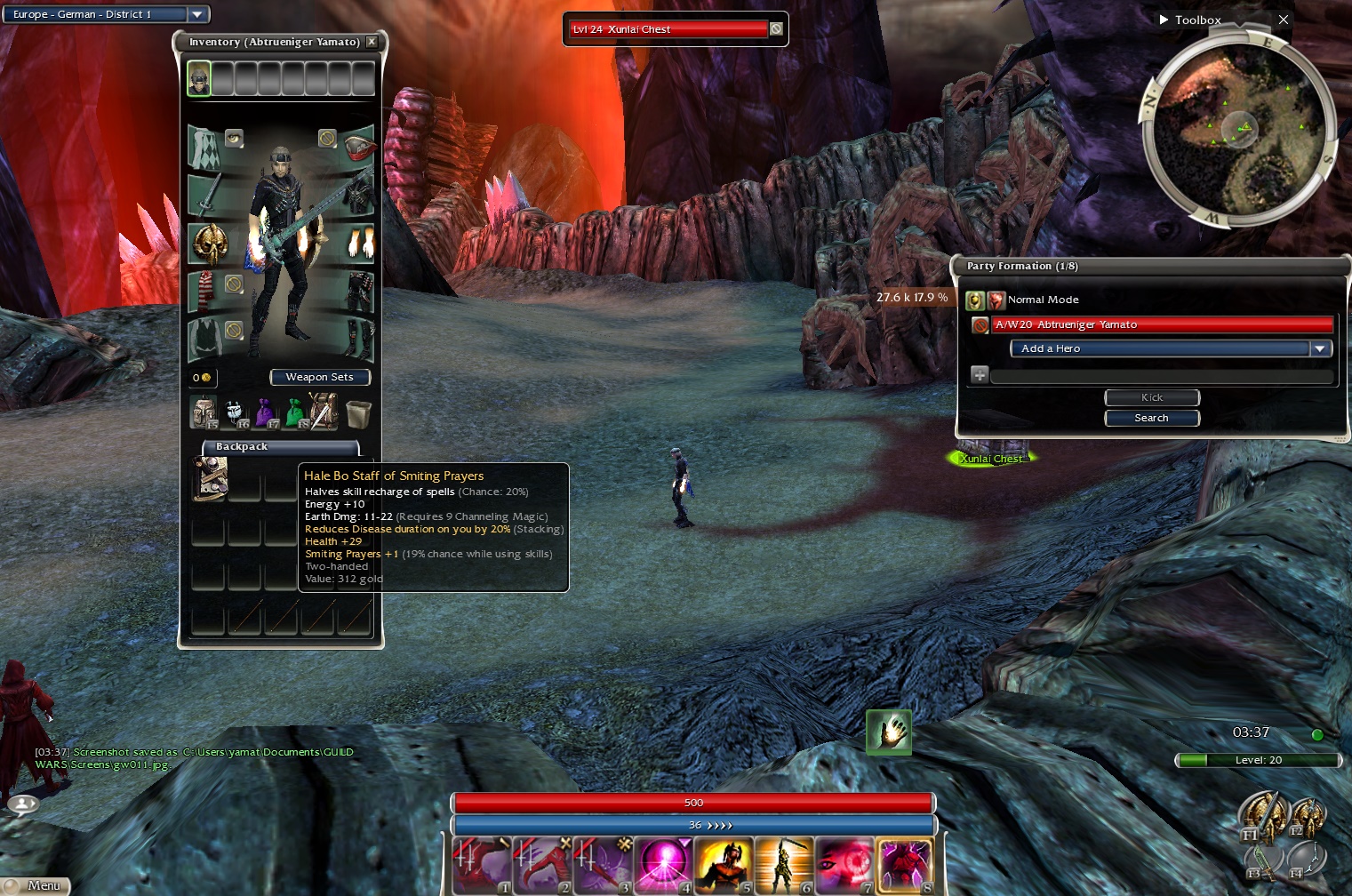
Task: Click the trash bin icon in the inventory
Action: [x=357, y=413]
